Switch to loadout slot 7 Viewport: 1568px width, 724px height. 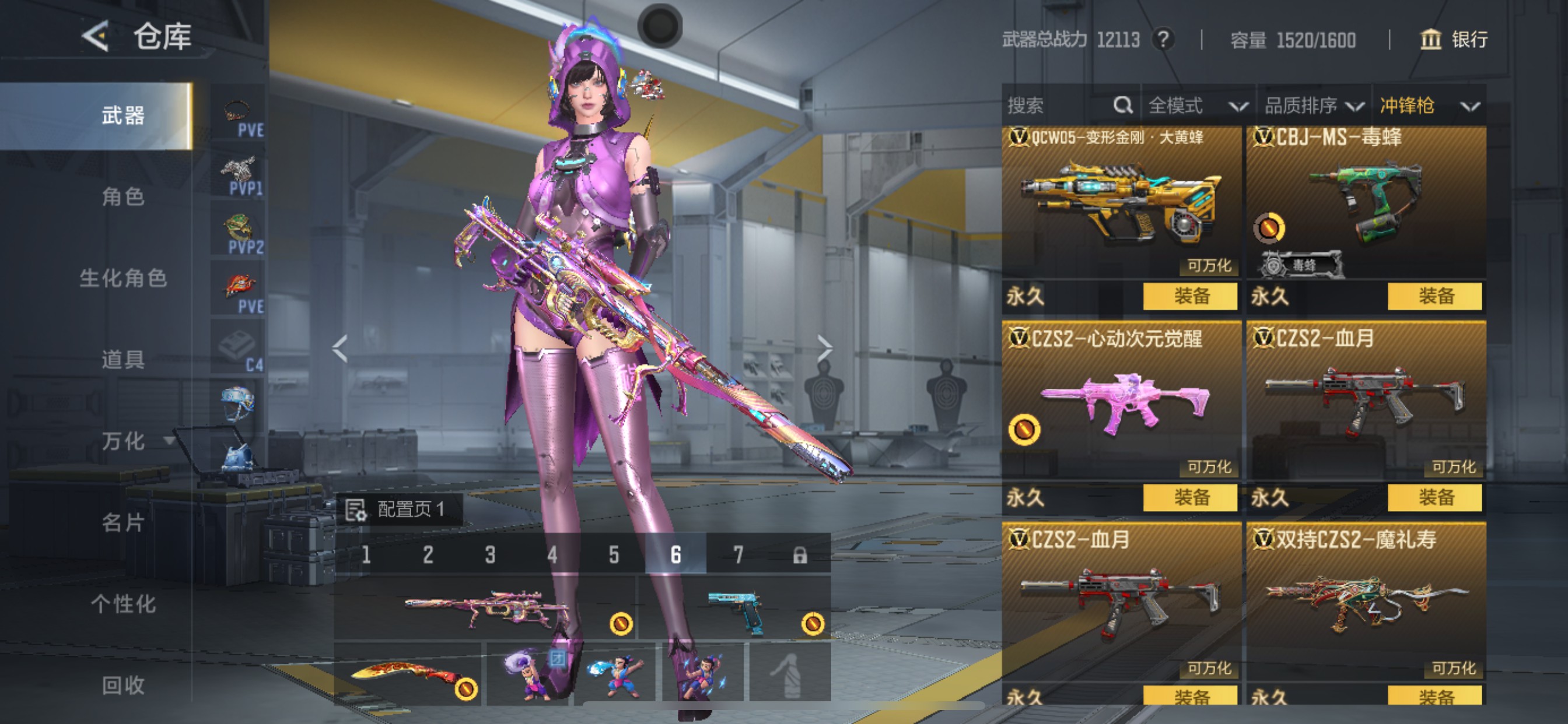pos(738,554)
